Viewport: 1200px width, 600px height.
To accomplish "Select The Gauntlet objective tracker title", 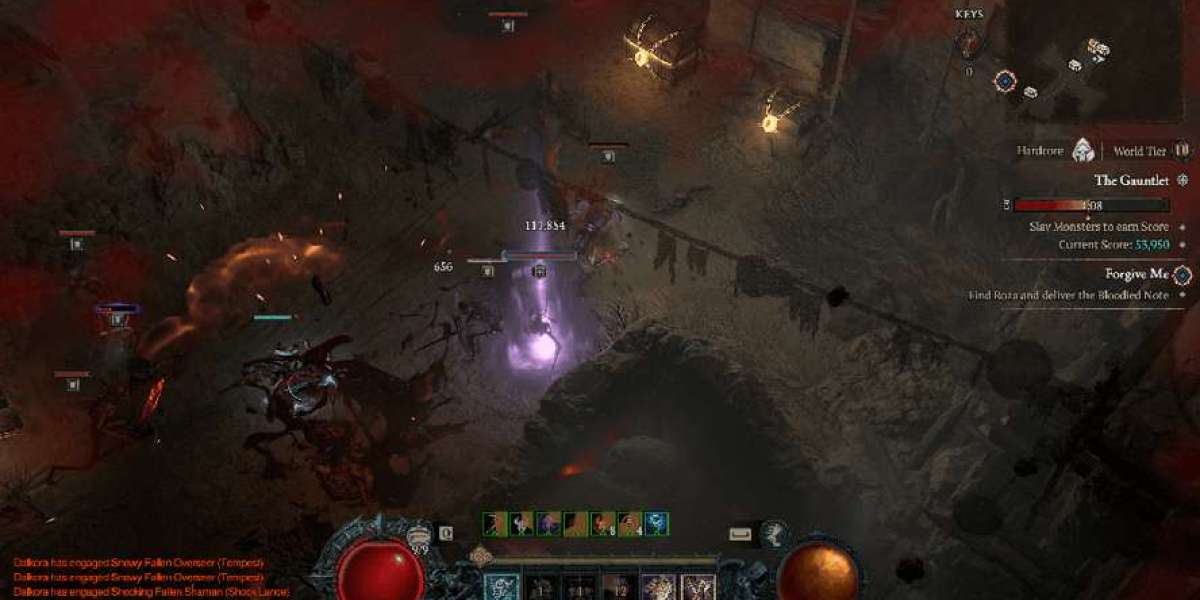I will point(1133,181).
